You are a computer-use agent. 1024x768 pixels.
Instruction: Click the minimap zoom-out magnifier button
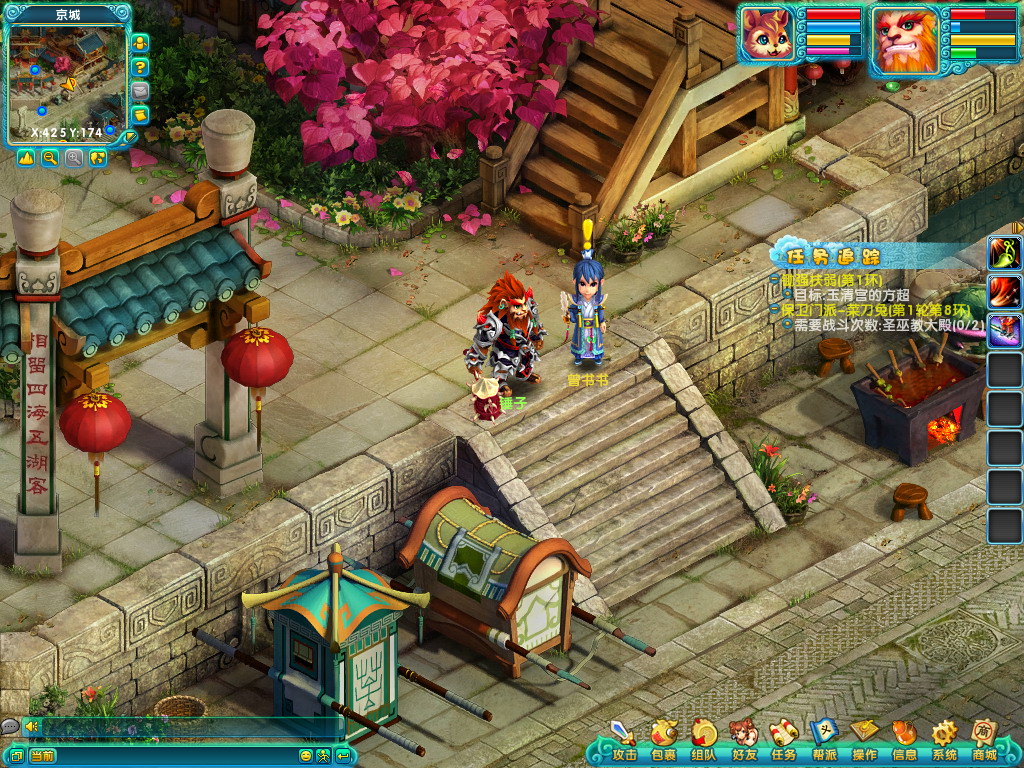(x=50, y=158)
